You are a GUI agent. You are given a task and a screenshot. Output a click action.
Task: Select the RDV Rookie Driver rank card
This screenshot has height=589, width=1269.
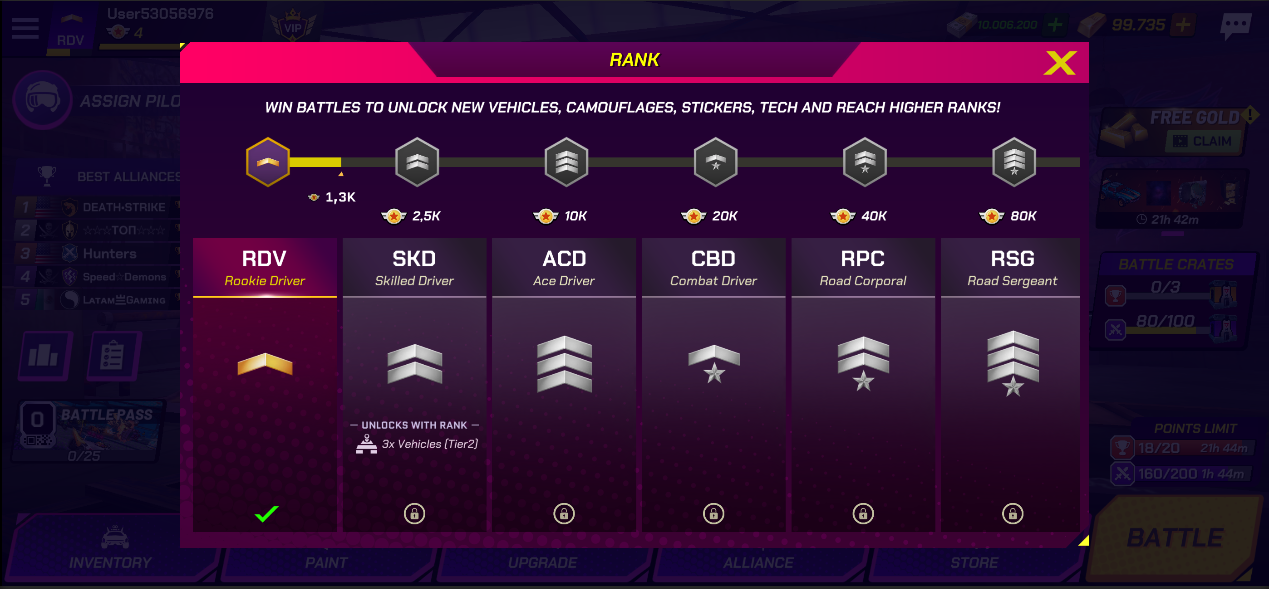pos(265,384)
